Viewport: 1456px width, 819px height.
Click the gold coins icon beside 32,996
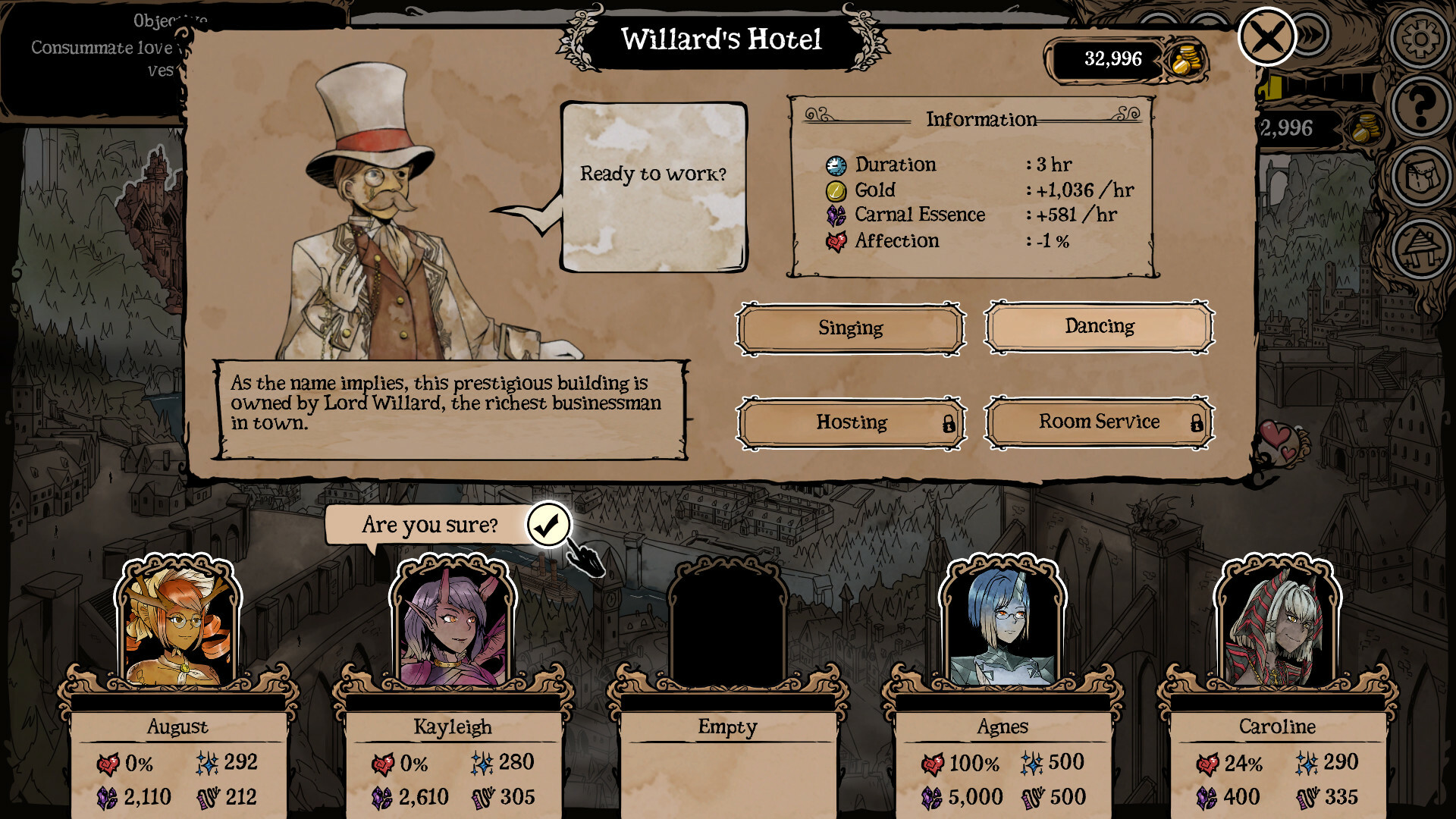click(x=1185, y=59)
